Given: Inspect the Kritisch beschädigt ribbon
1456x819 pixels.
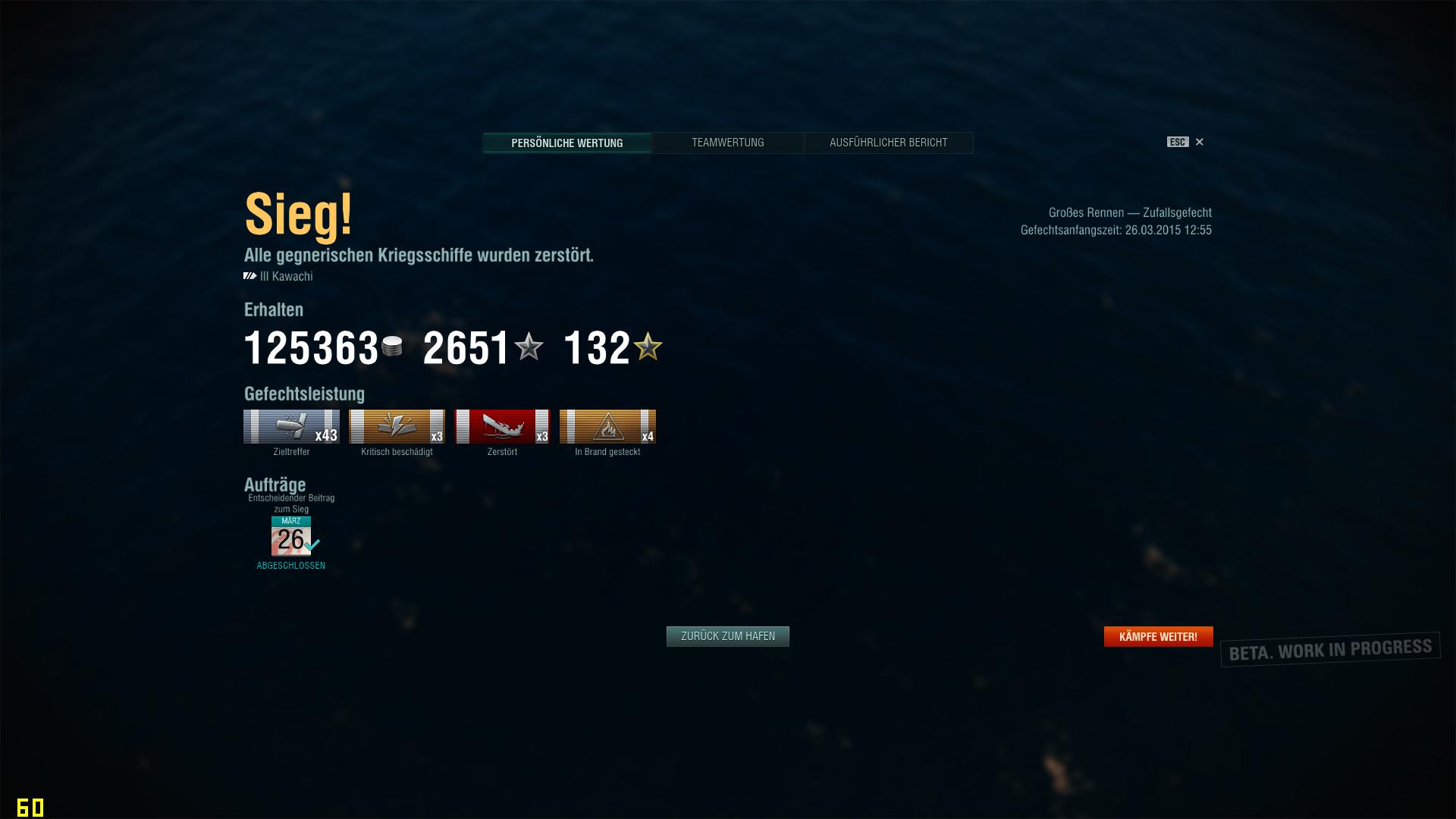Looking at the screenshot, I should click(x=397, y=427).
